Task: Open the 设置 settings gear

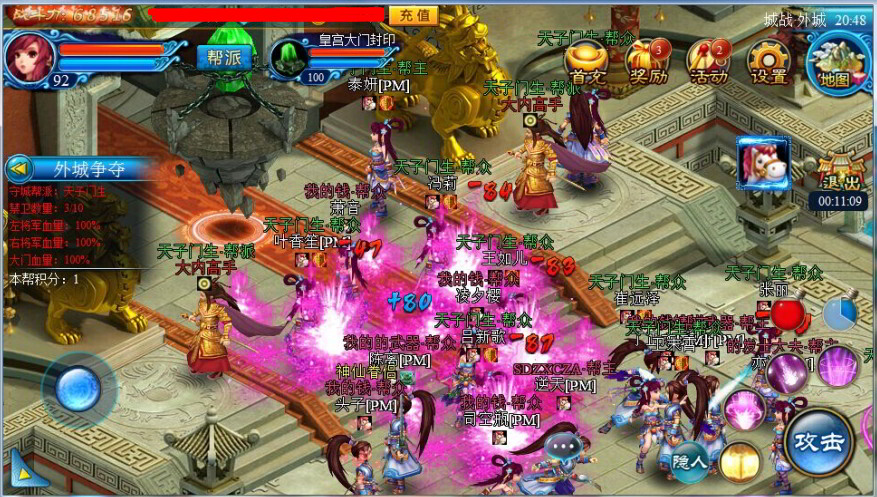Action: (x=768, y=63)
